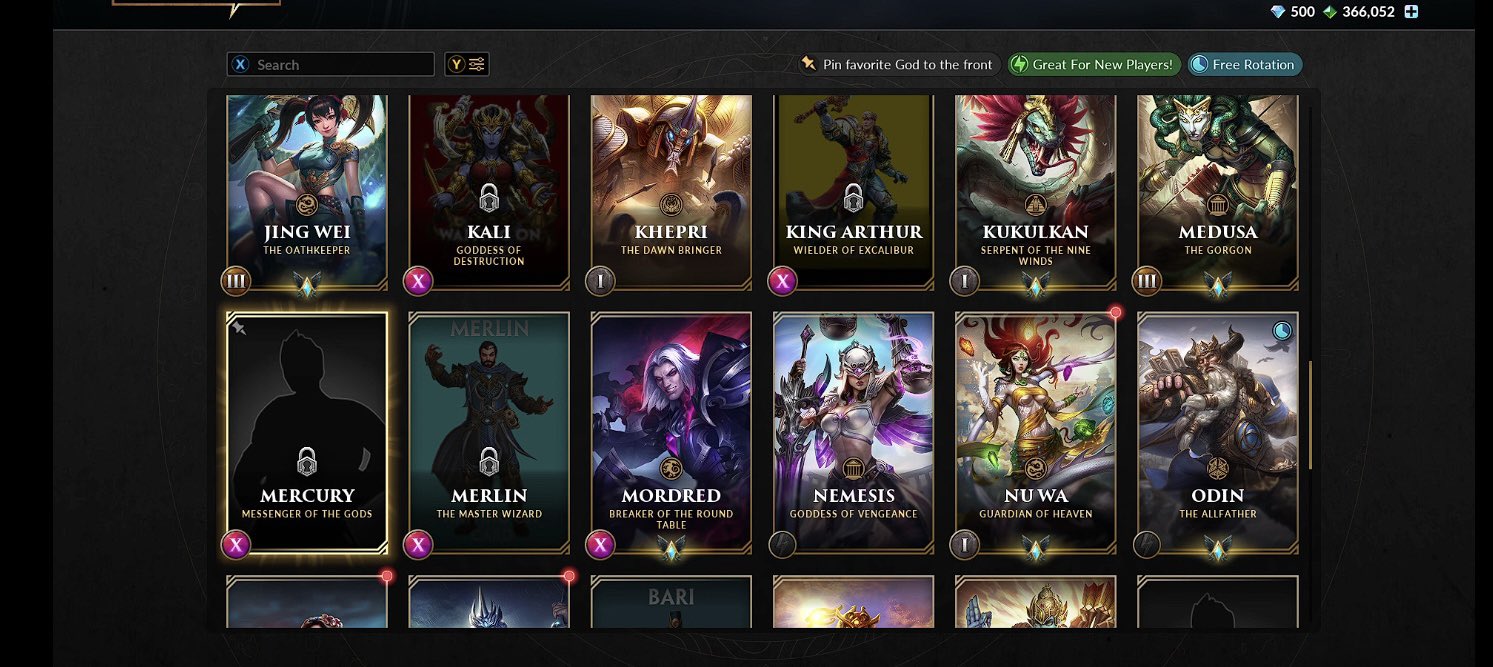Click the Search input field
1493x667 pixels.
[x=340, y=65]
